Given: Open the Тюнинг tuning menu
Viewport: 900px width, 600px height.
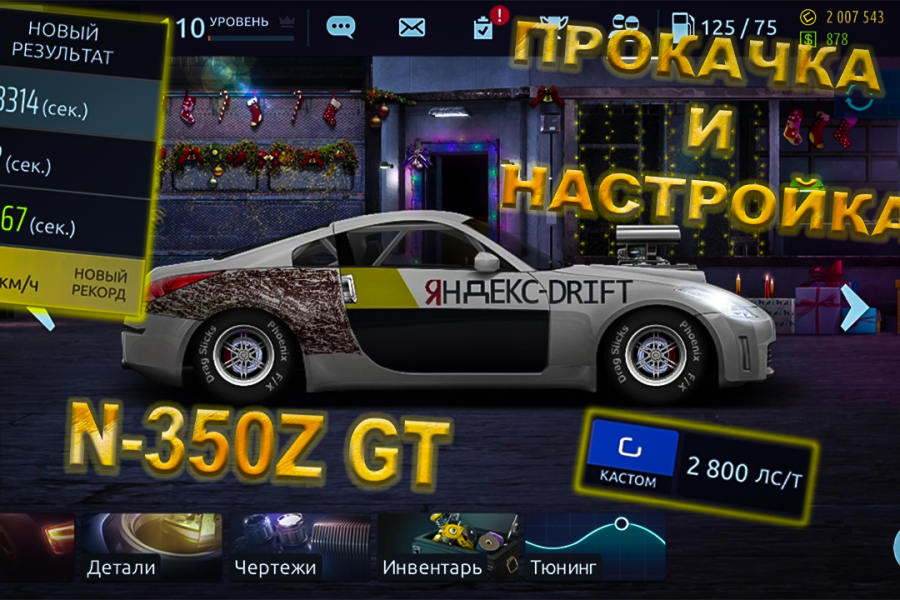Looking at the screenshot, I should [595, 547].
